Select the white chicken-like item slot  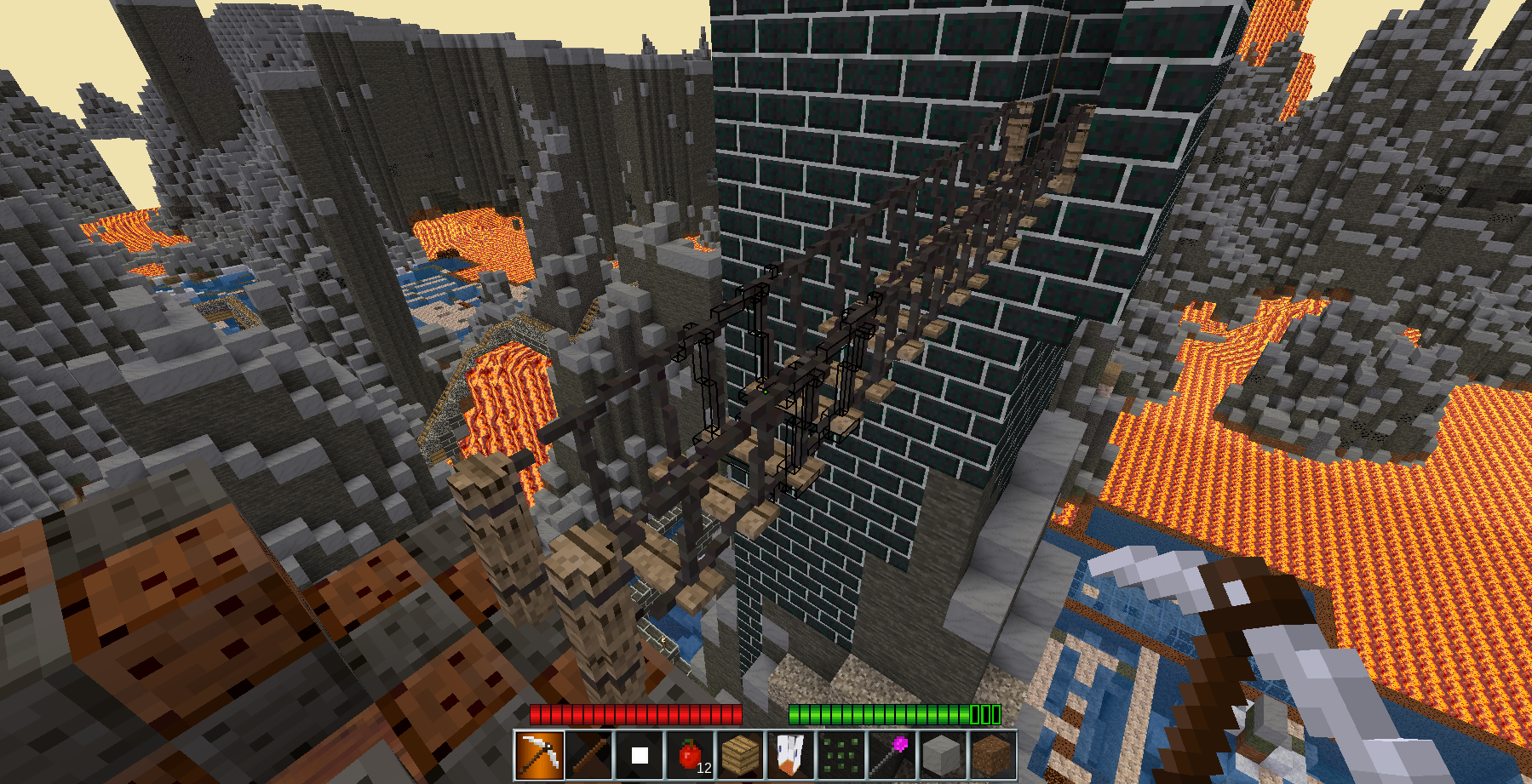click(790, 755)
